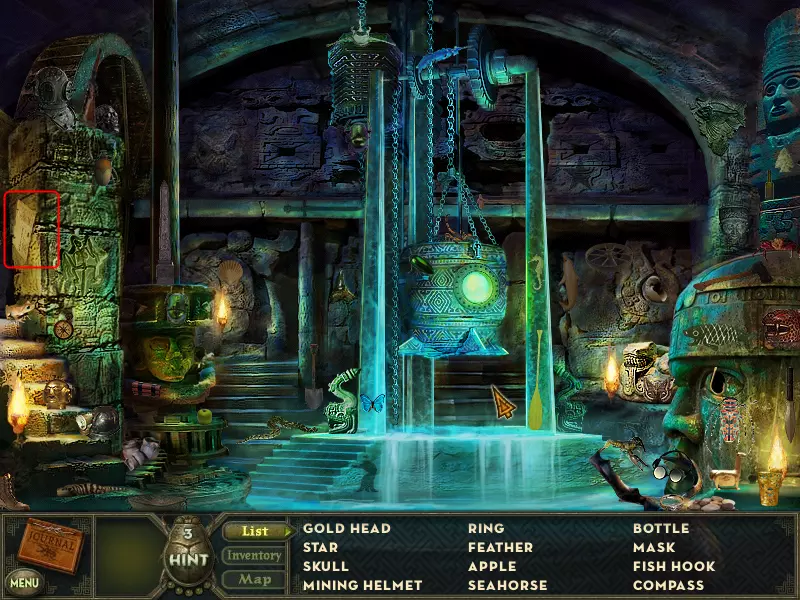This screenshot has width=800, height=600.
Task: Open the Map tab
Action: pyautogui.click(x=254, y=579)
